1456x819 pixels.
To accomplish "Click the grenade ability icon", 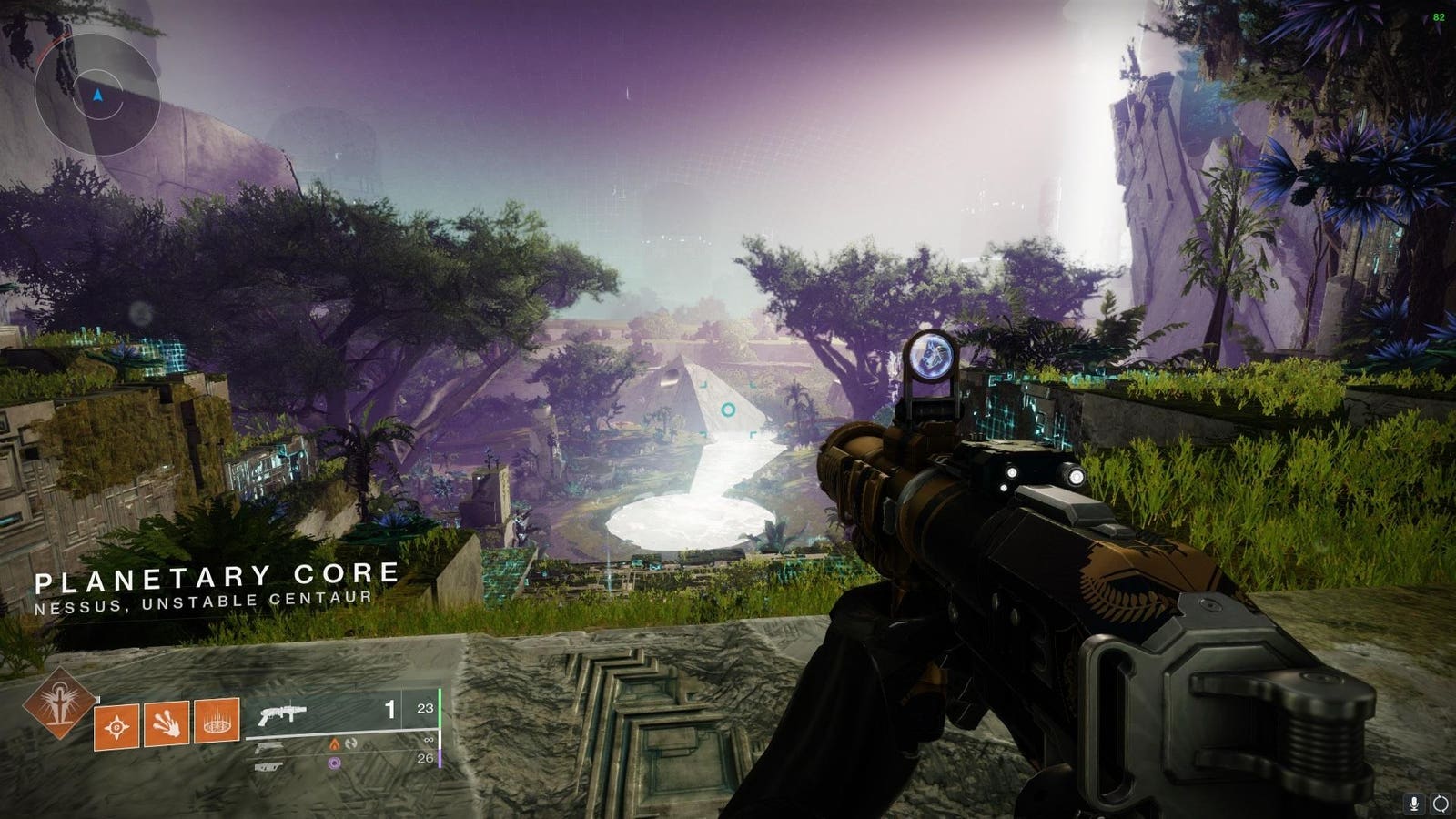I will 116,727.
